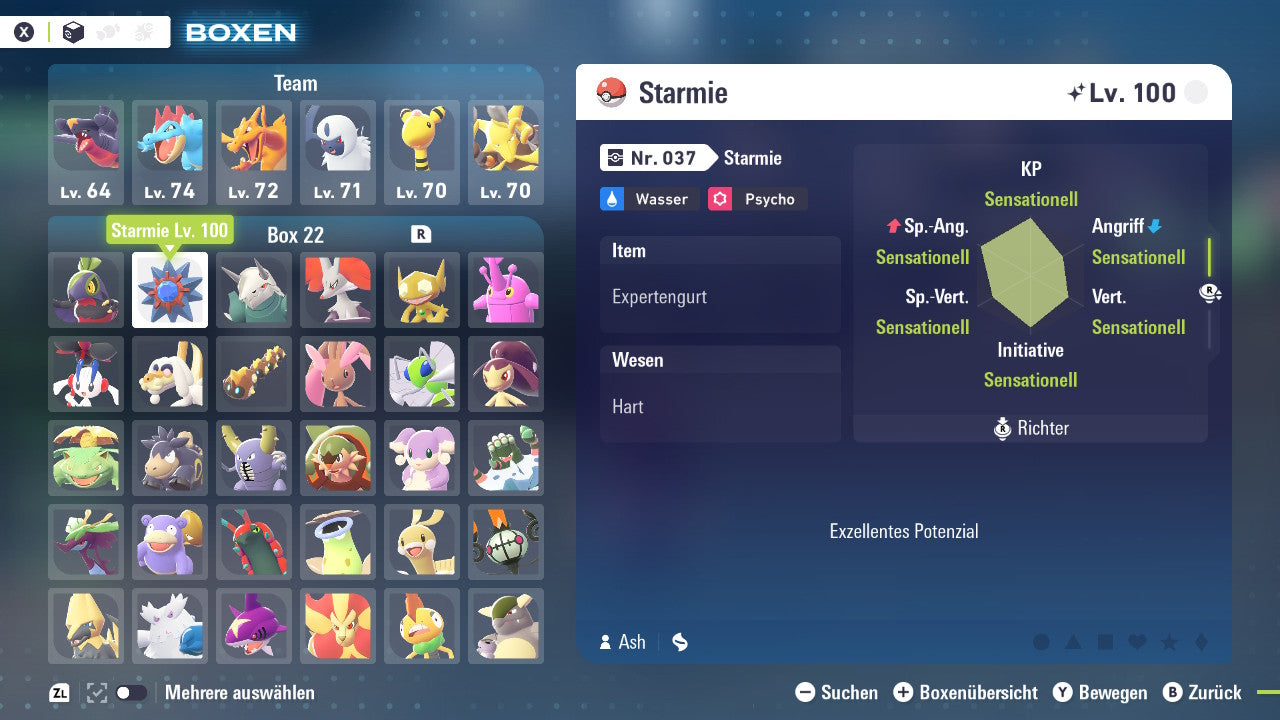Select the Starmie thumbnail in Box 22
This screenshot has width=1280, height=720.
[x=169, y=291]
